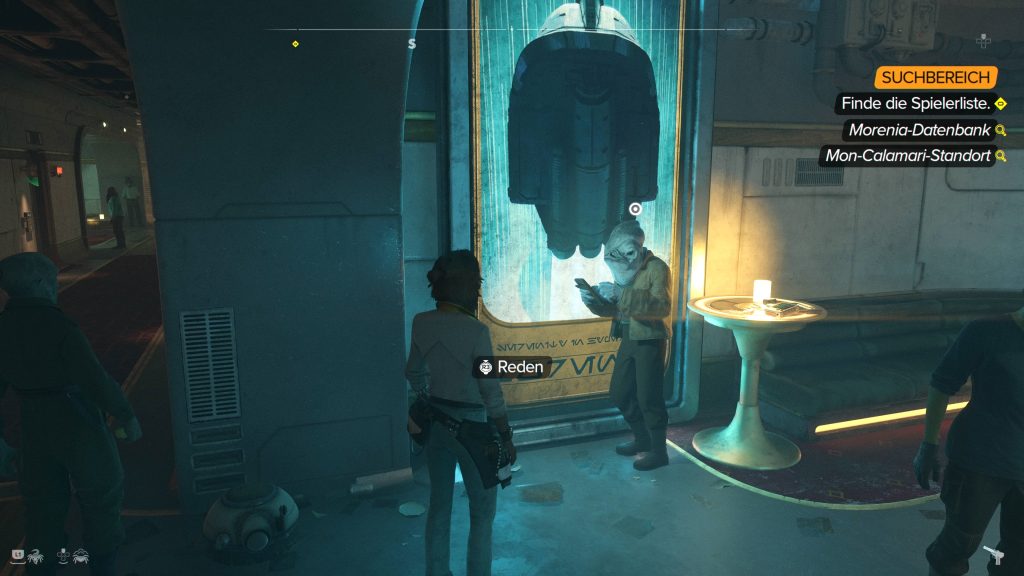Viewport: 1024px width, 576px height.
Task: Select the orange SUCHBEREICH header
Action: (935, 77)
